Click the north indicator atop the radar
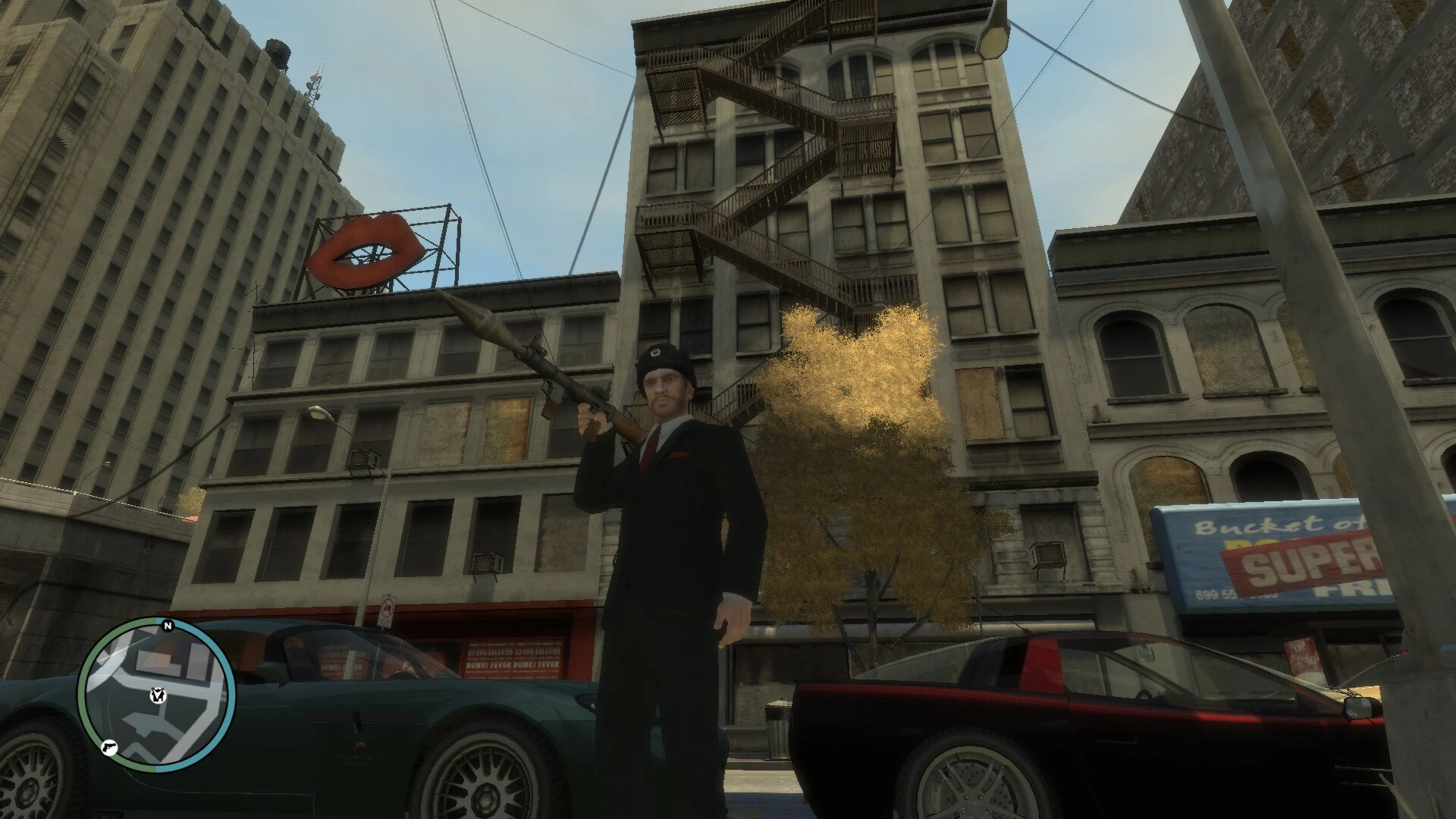This screenshot has width=1456, height=819. tap(168, 626)
